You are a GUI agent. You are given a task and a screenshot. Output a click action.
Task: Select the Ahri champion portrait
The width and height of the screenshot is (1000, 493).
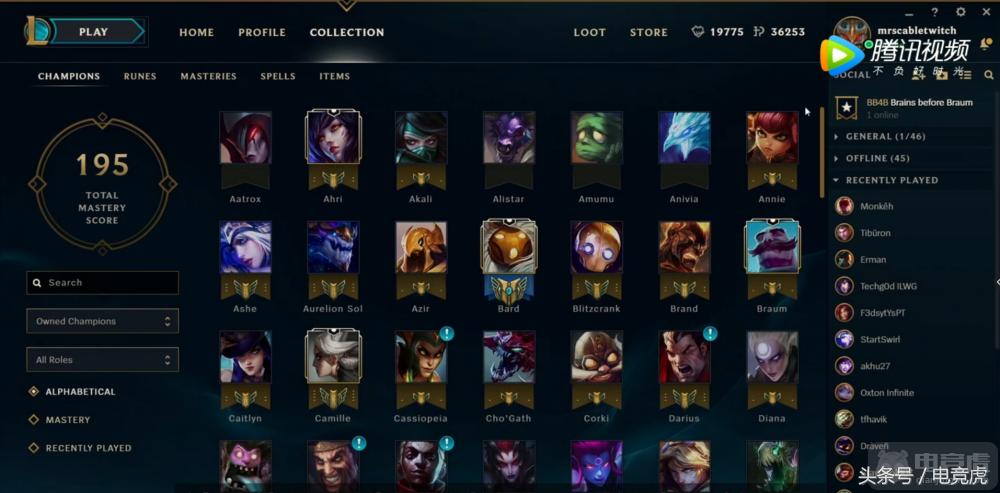pos(333,138)
